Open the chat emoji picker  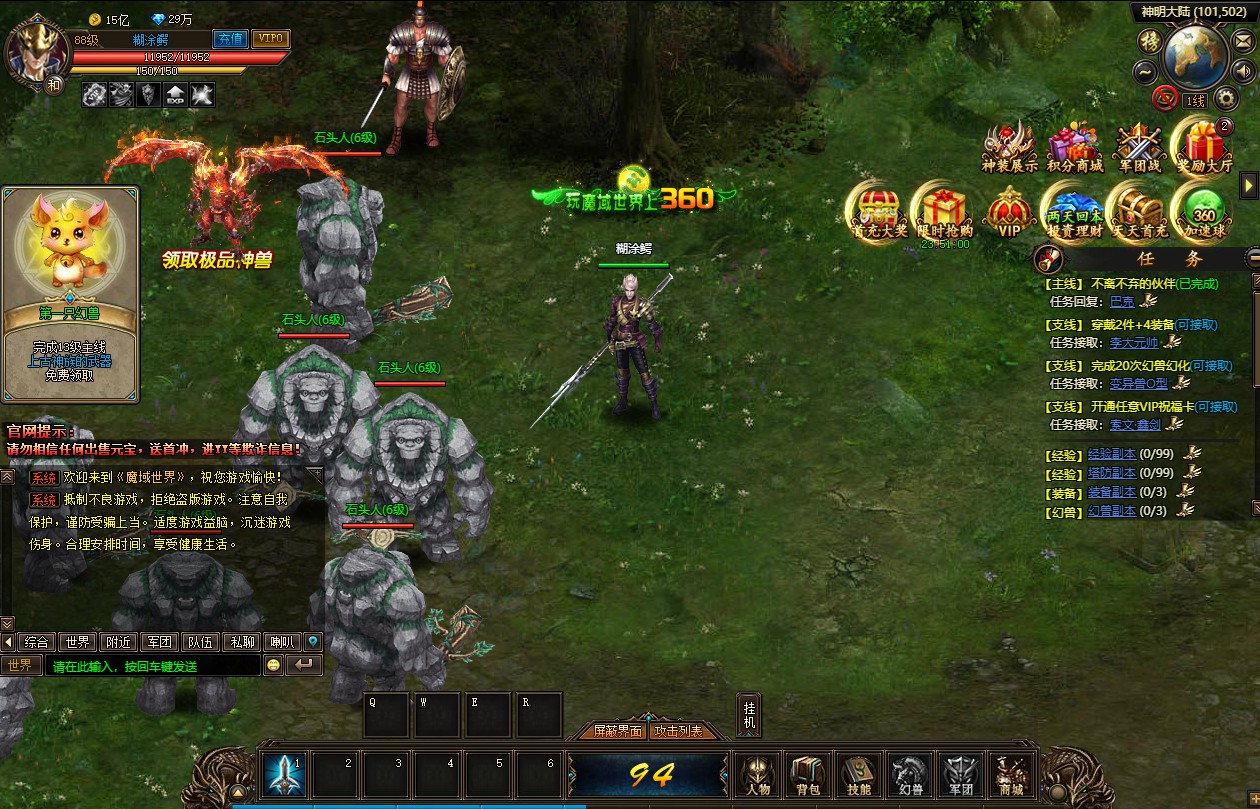(x=273, y=665)
